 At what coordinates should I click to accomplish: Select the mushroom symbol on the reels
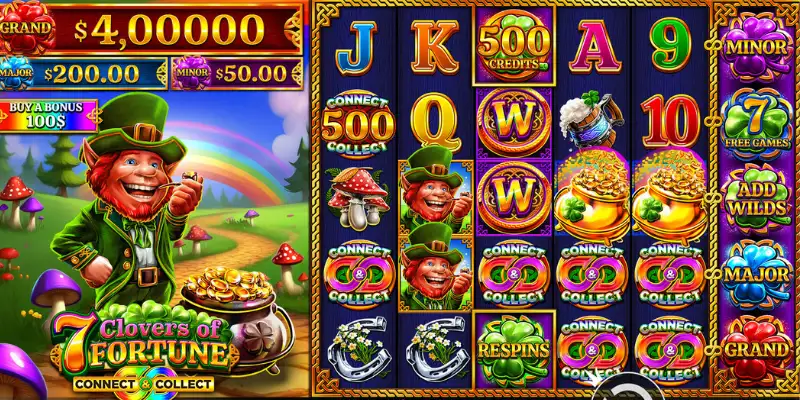tap(357, 197)
